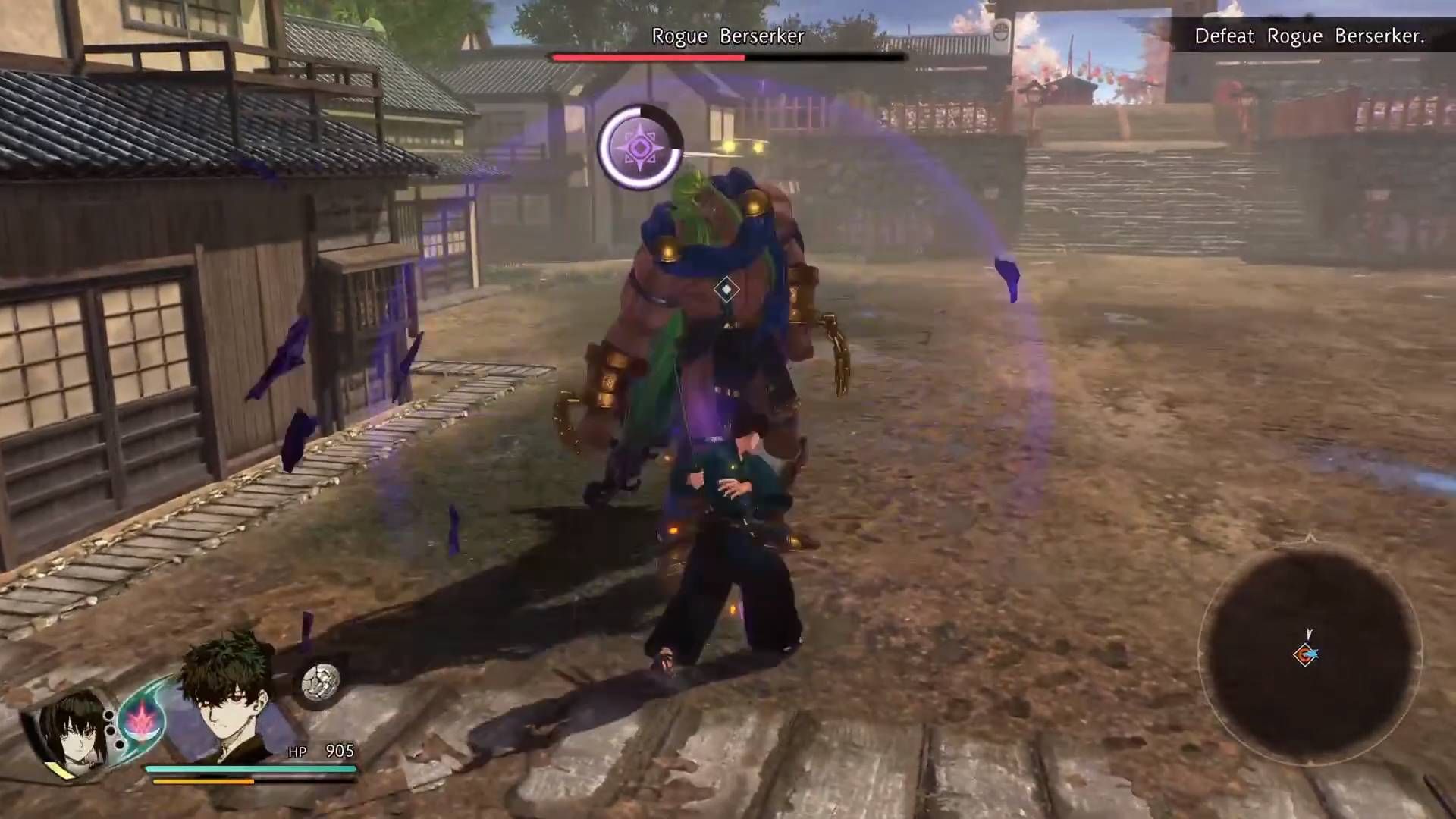Toggle the second command seal dot in the HUD

pyautogui.click(x=111, y=732)
